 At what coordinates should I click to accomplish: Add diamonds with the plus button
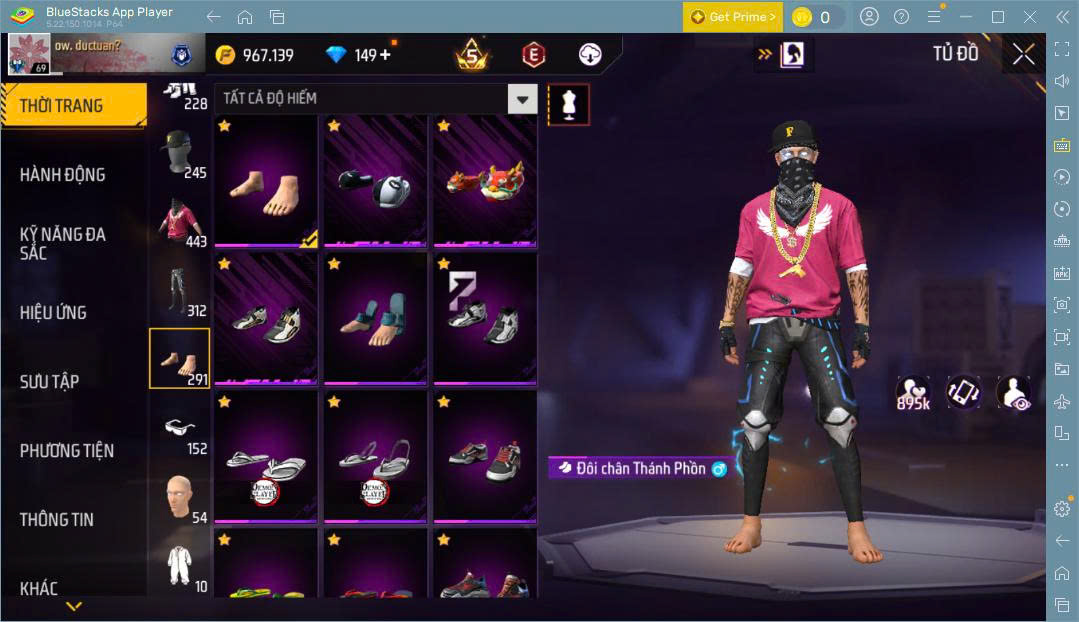coord(385,55)
